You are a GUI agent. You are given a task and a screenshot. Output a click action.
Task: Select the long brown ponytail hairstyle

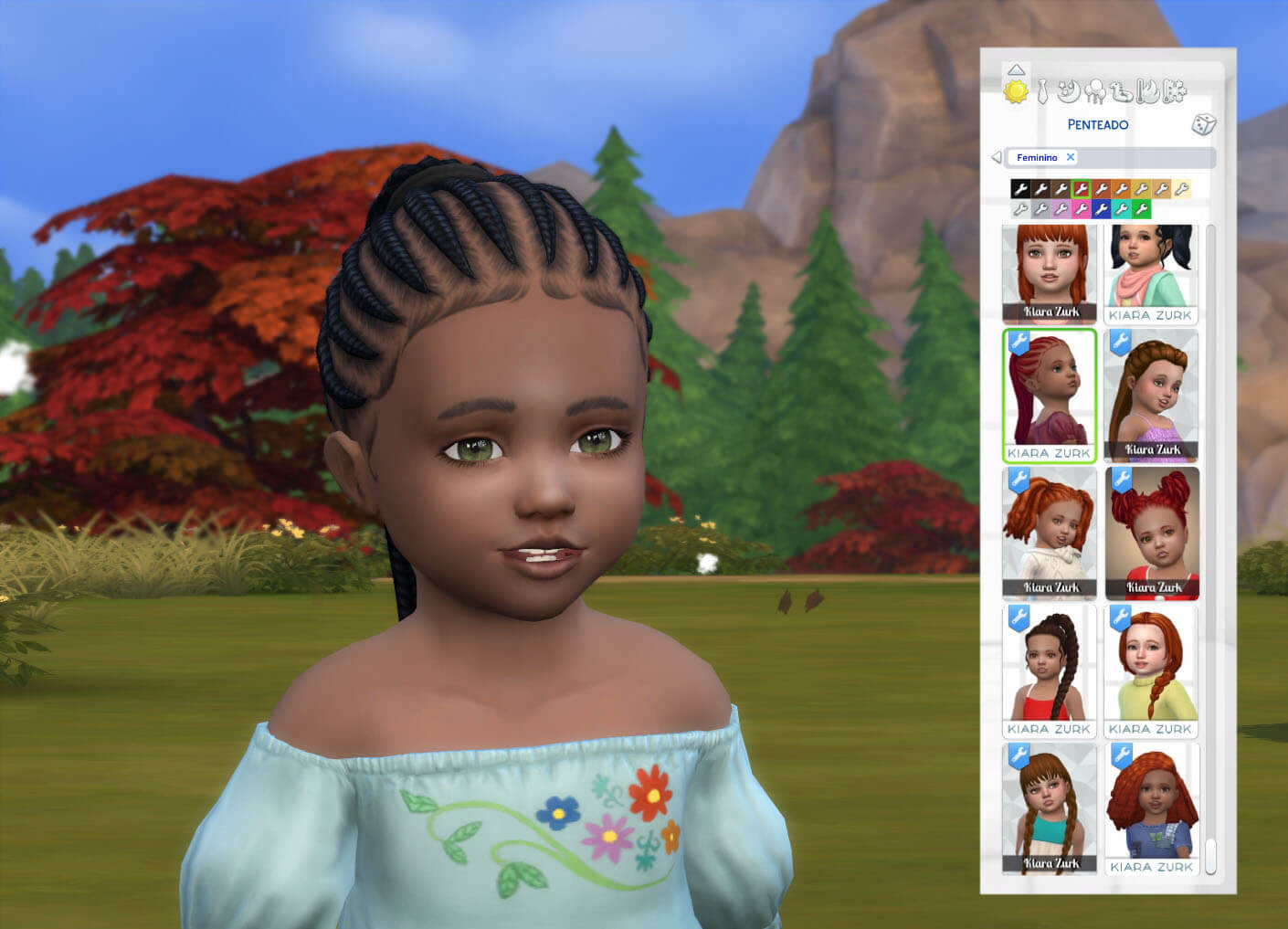[1150, 395]
